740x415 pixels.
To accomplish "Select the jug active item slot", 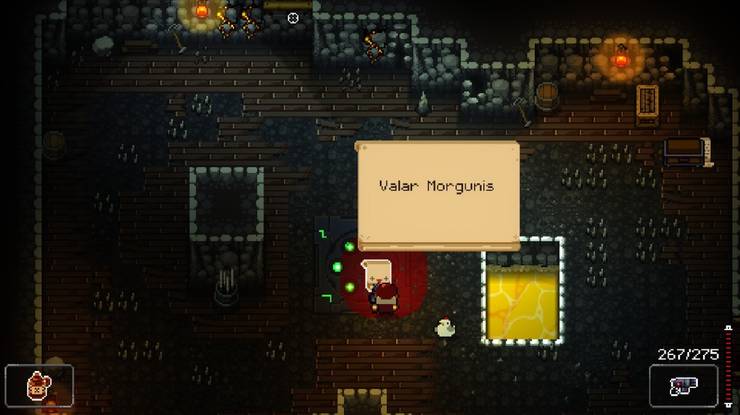I will click(x=39, y=385).
